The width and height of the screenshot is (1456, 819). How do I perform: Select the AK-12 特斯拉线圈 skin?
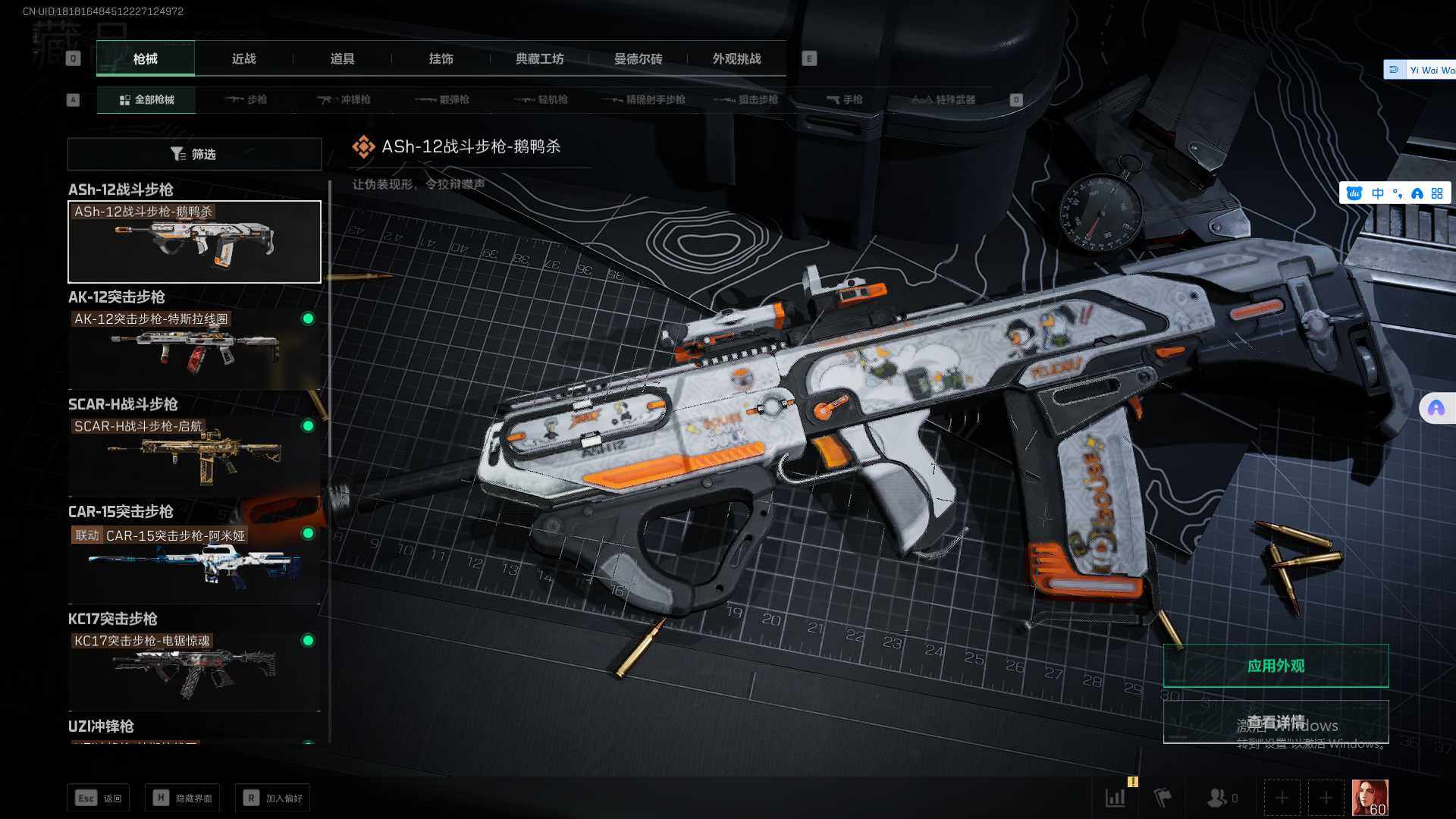coord(194,349)
